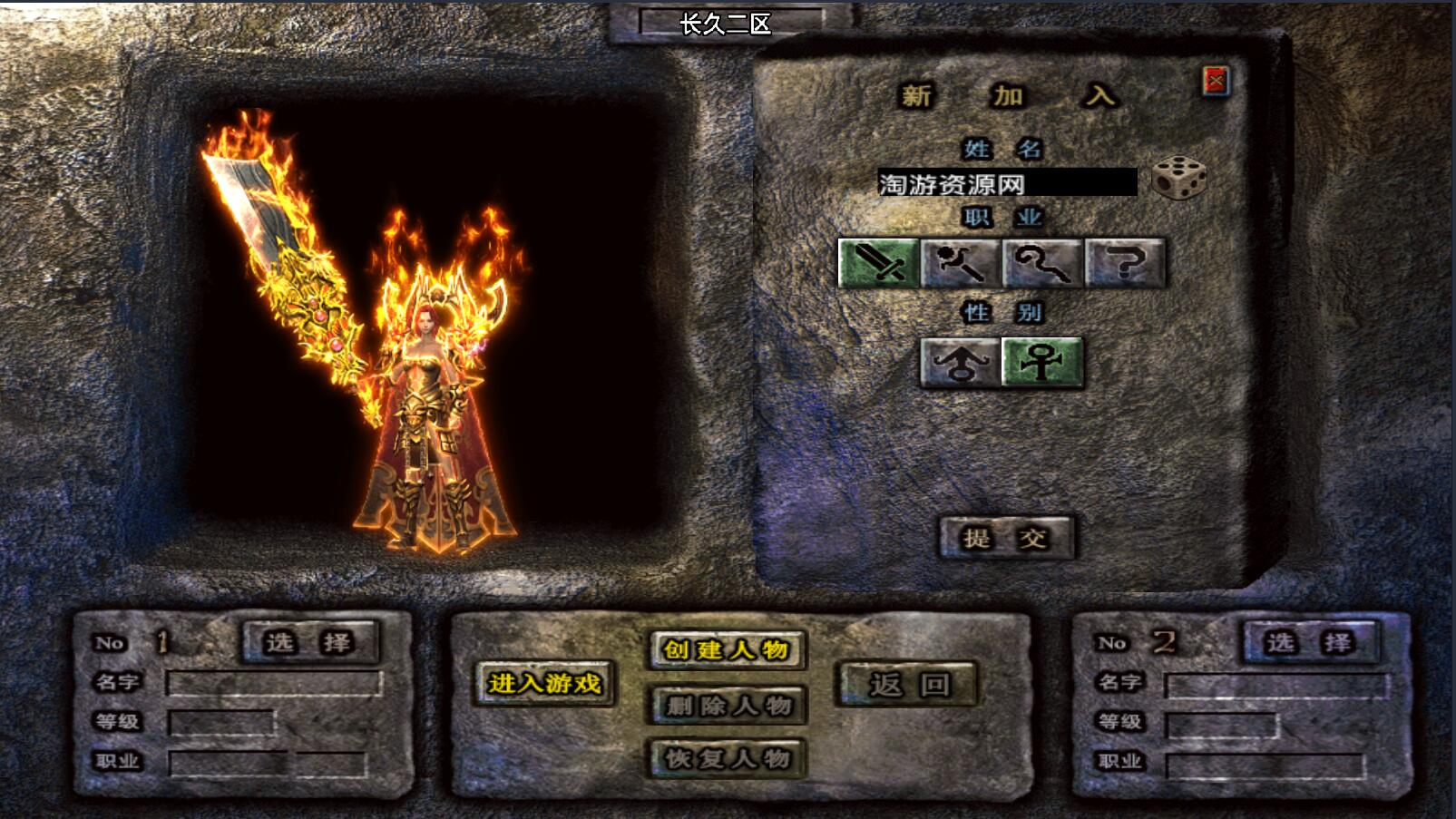Choose the female gender symbol
Viewport: 1456px width, 819px height.
(1042, 363)
